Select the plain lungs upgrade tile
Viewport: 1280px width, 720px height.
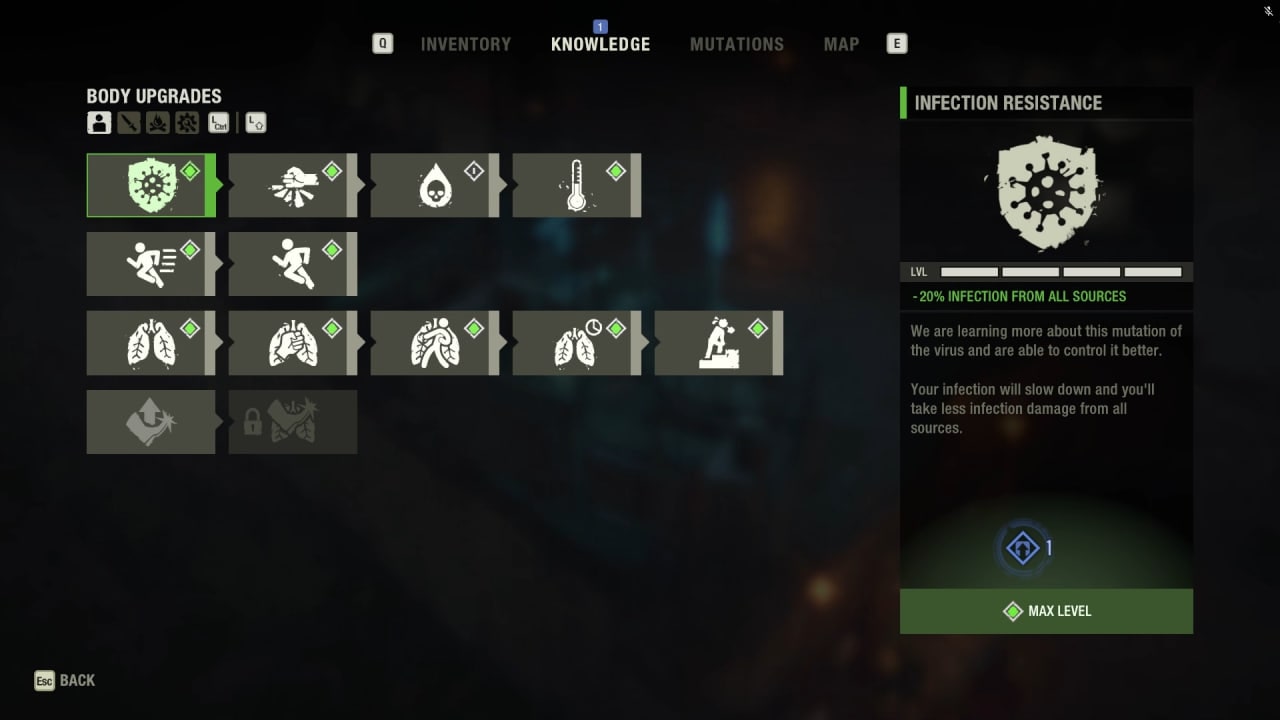[x=150, y=343]
